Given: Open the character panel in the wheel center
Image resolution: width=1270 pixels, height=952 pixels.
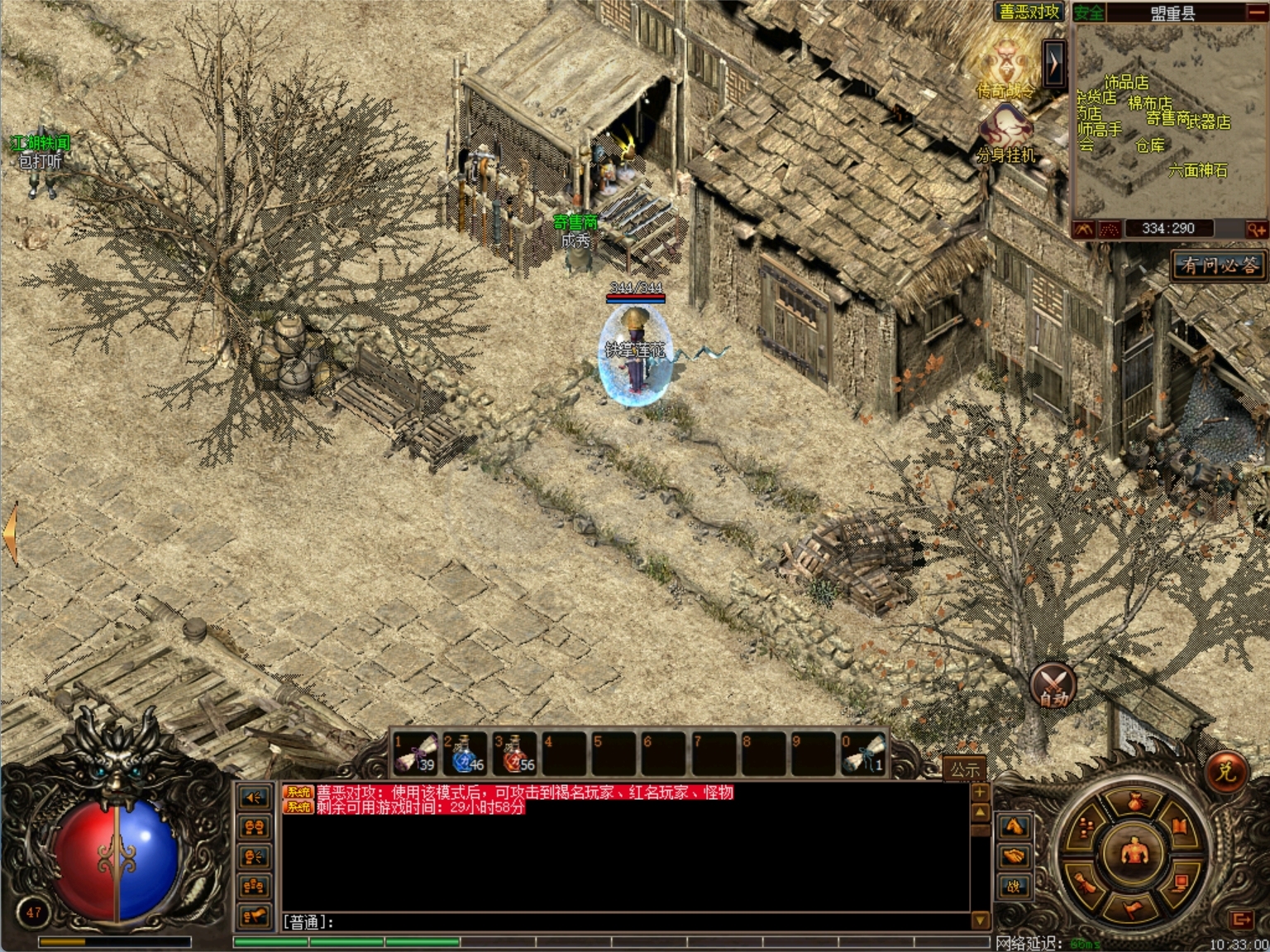Looking at the screenshot, I should pos(1134,854).
